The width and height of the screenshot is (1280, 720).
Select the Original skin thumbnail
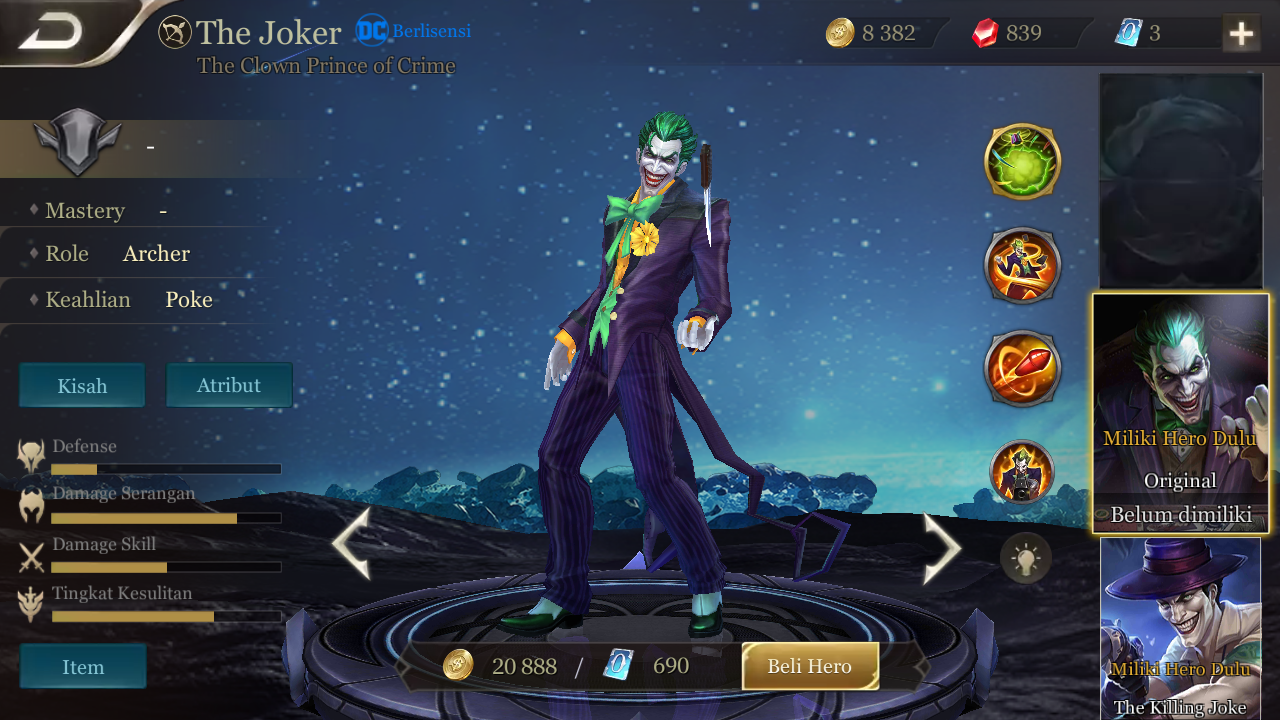(x=1181, y=413)
